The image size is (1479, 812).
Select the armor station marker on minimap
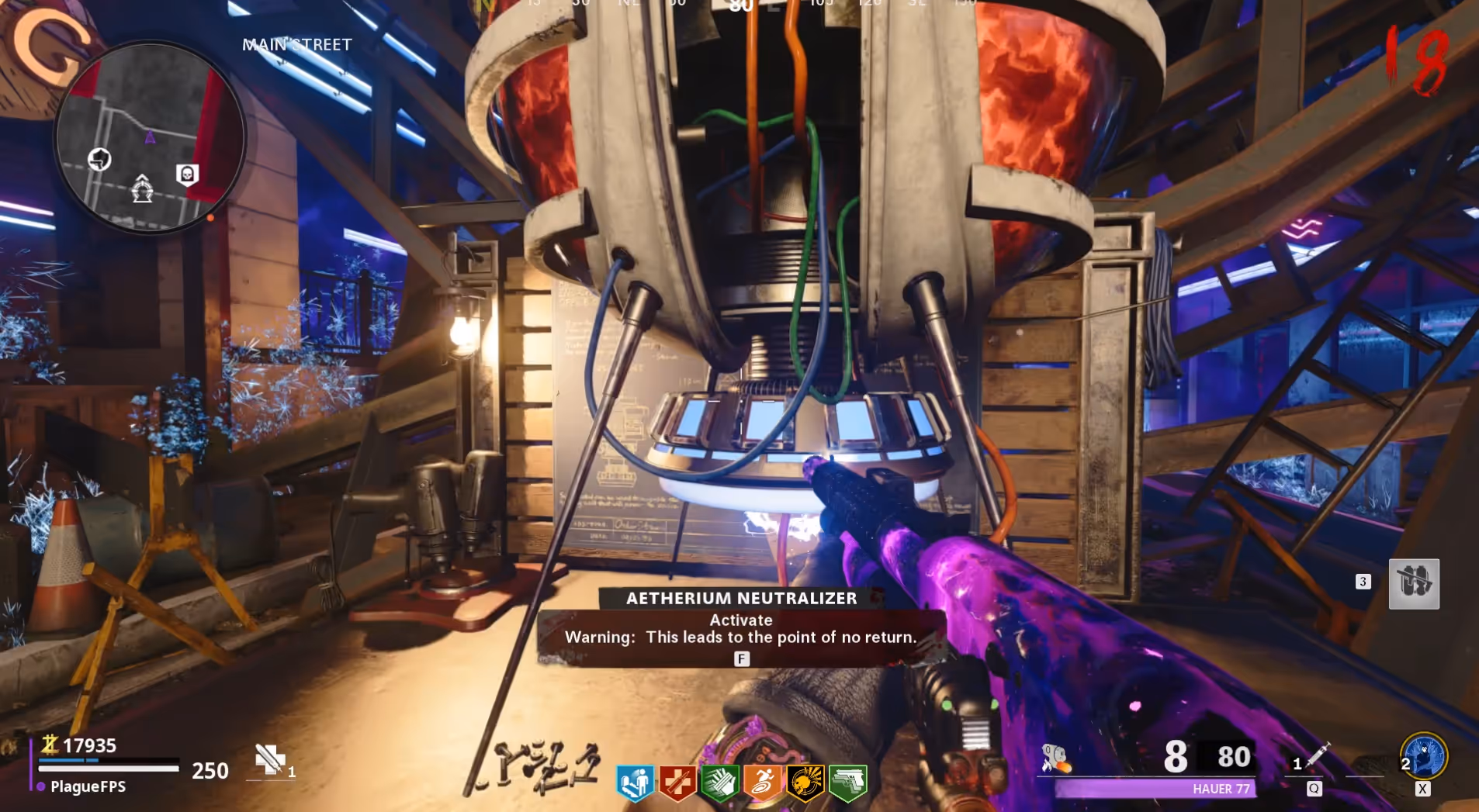coord(99,159)
